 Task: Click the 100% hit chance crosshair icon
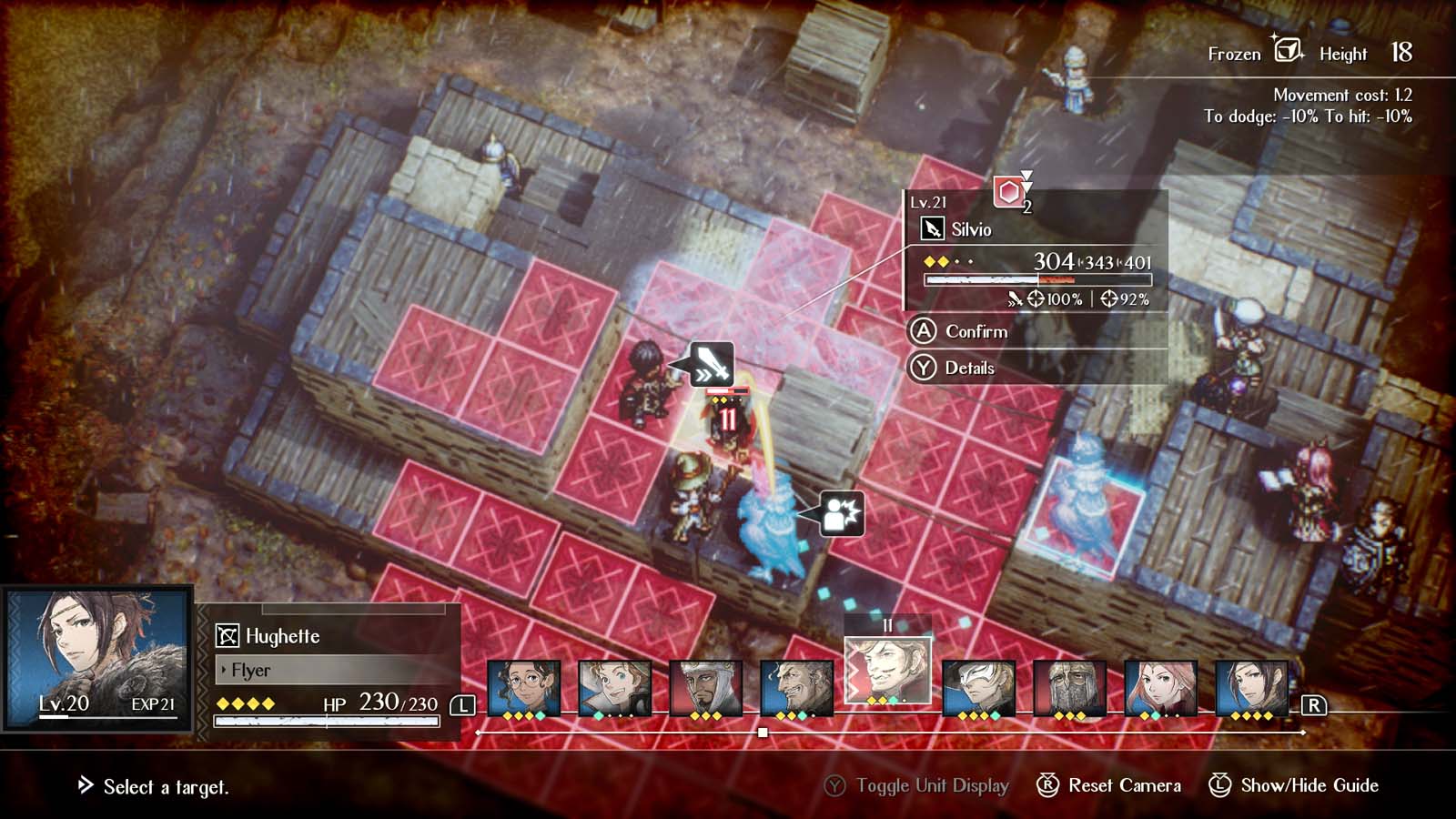(1036, 298)
